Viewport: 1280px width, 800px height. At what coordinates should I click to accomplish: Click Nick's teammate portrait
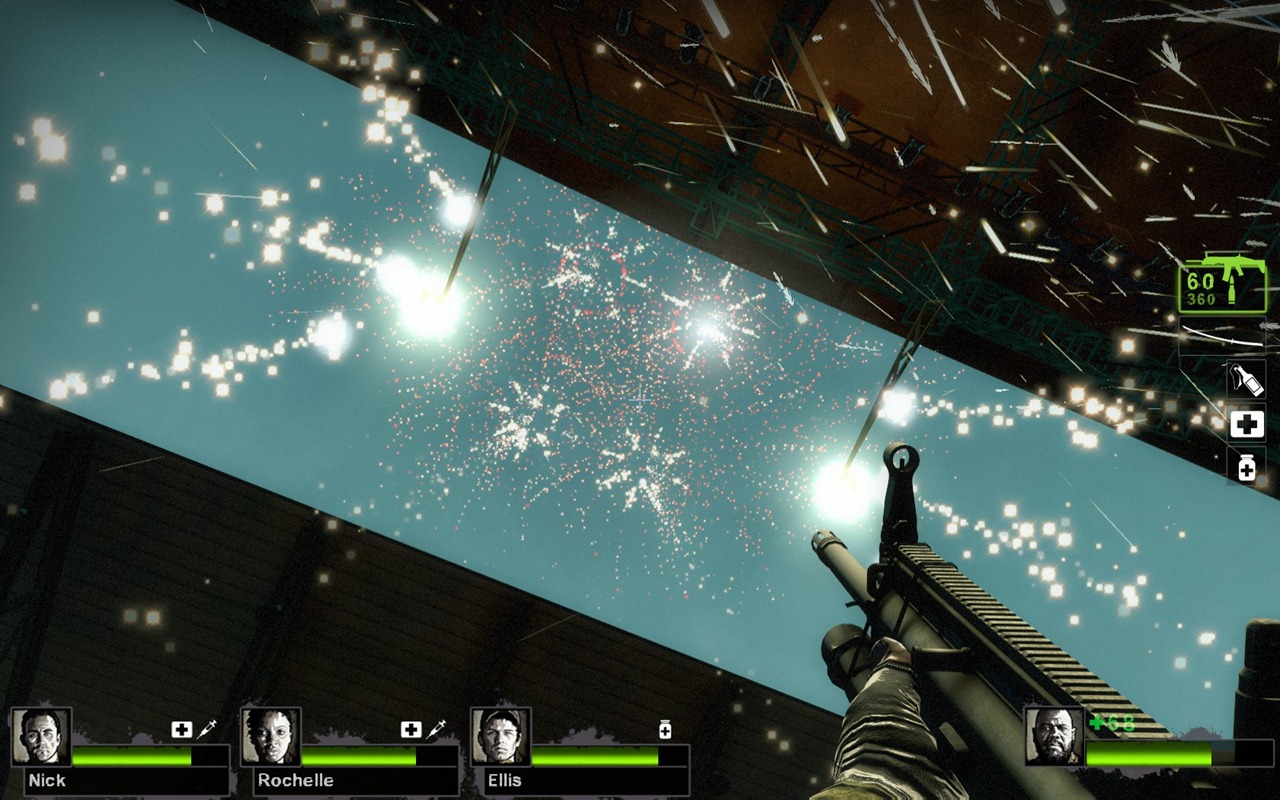[x=41, y=737]
